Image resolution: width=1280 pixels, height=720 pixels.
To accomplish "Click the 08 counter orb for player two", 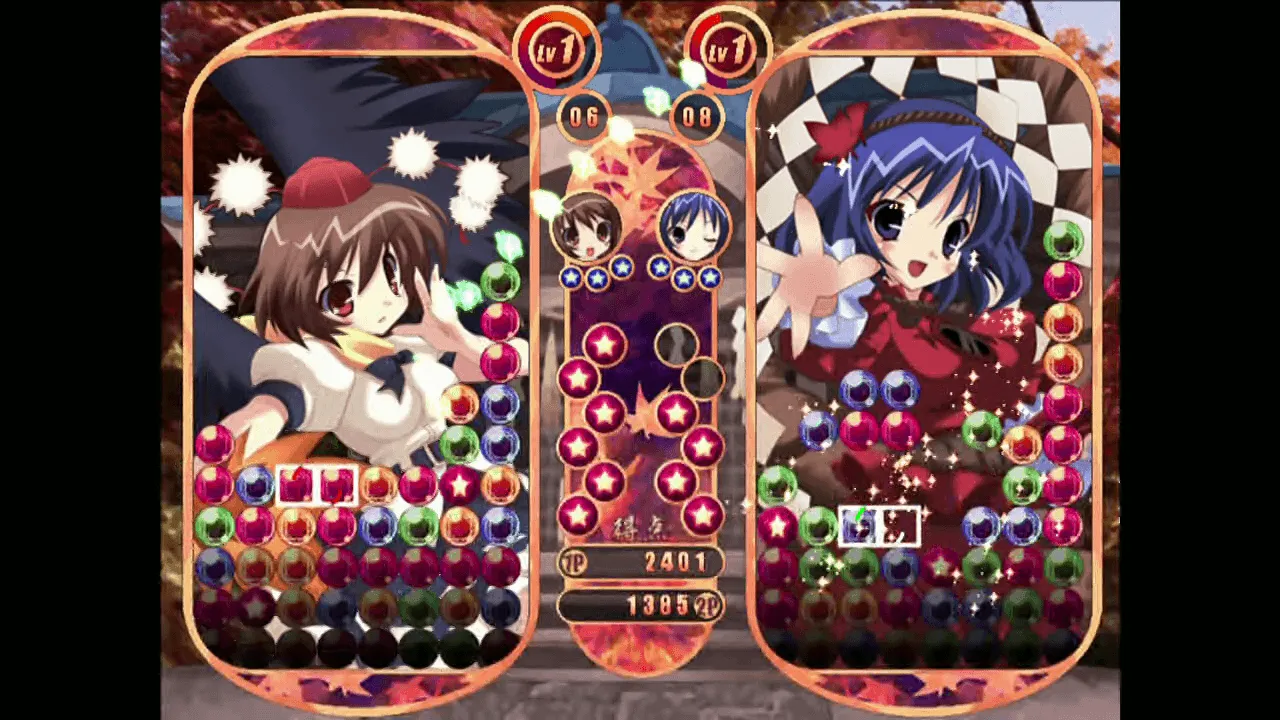I will [697, 117].
